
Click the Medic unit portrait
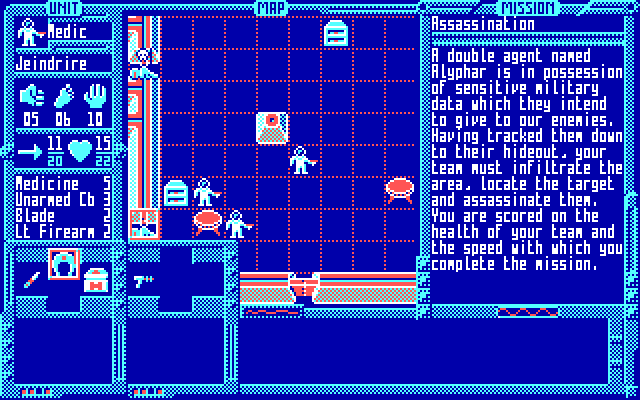[x=31, y=32]
